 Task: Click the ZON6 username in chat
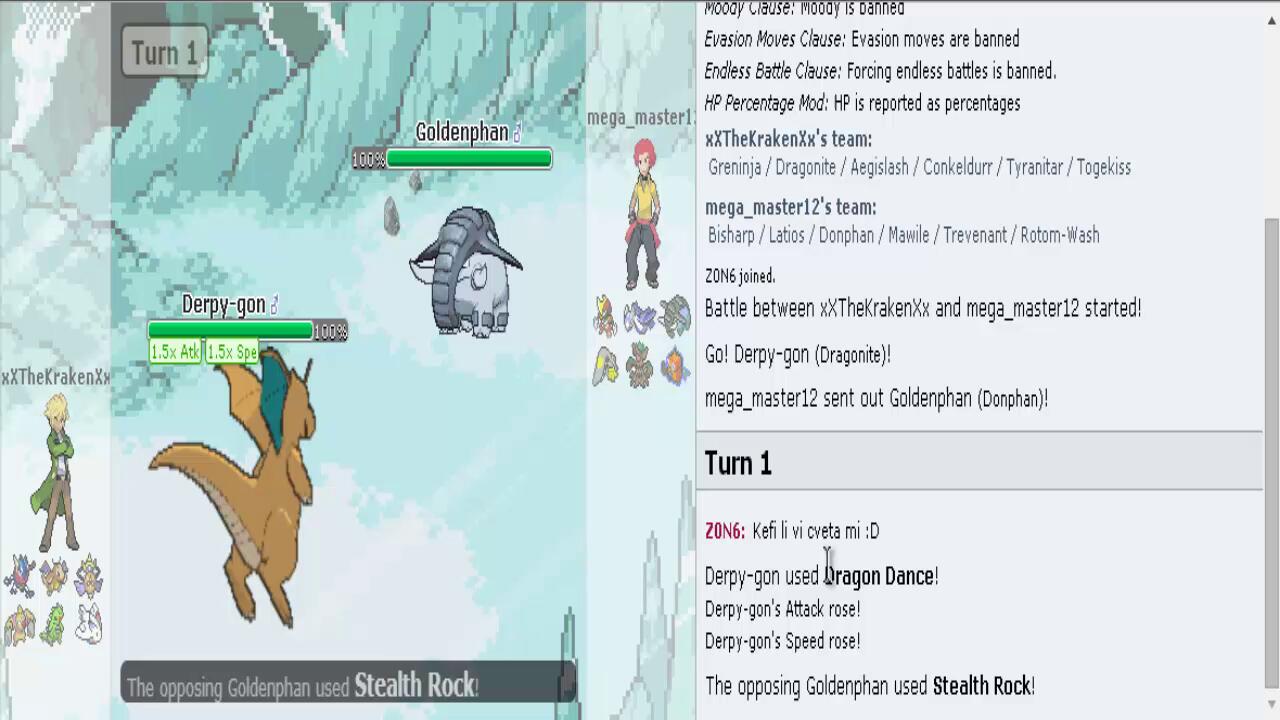click(x=724, y=531)
